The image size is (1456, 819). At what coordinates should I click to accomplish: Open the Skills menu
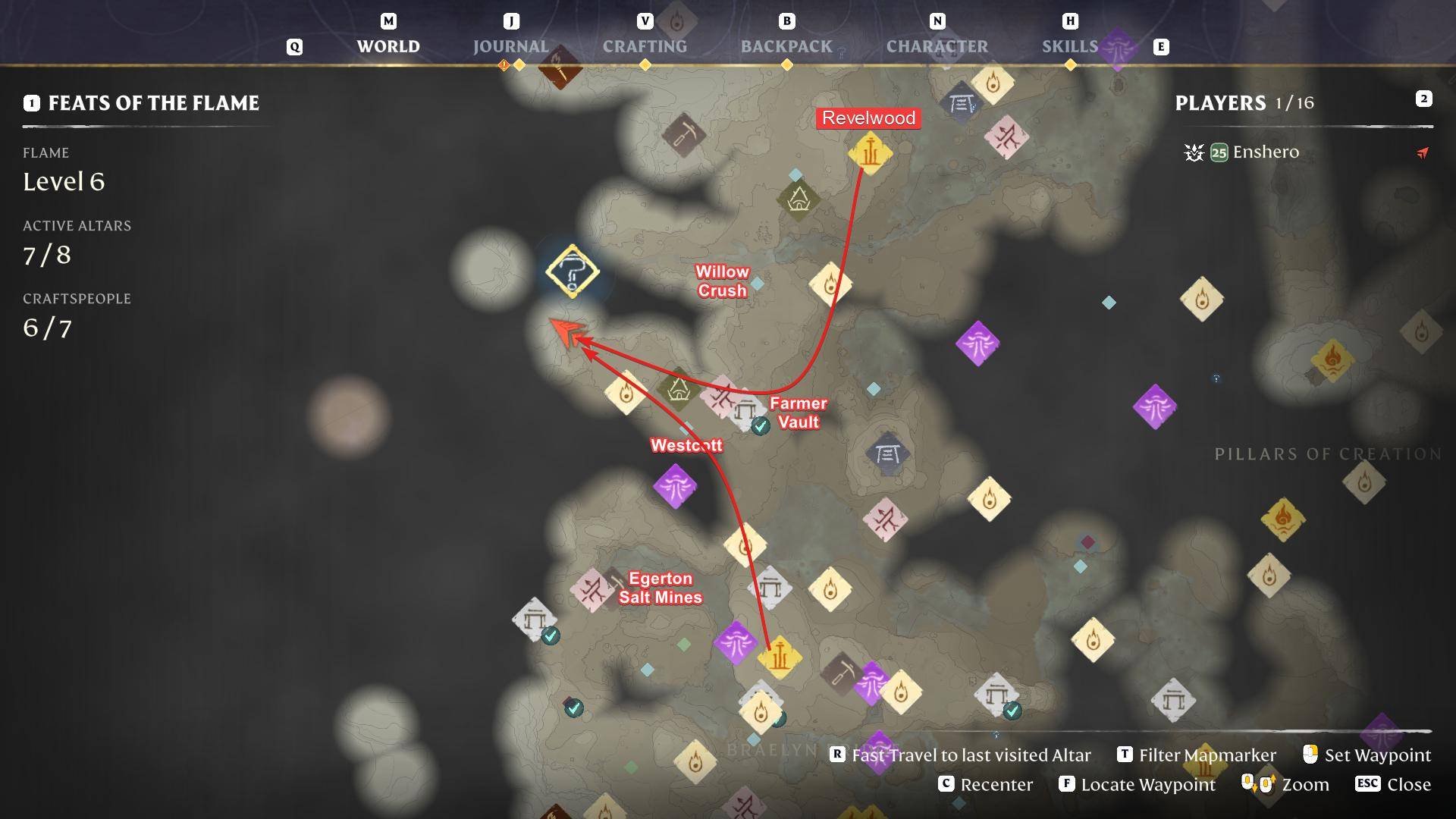[x=1070, y=45]
